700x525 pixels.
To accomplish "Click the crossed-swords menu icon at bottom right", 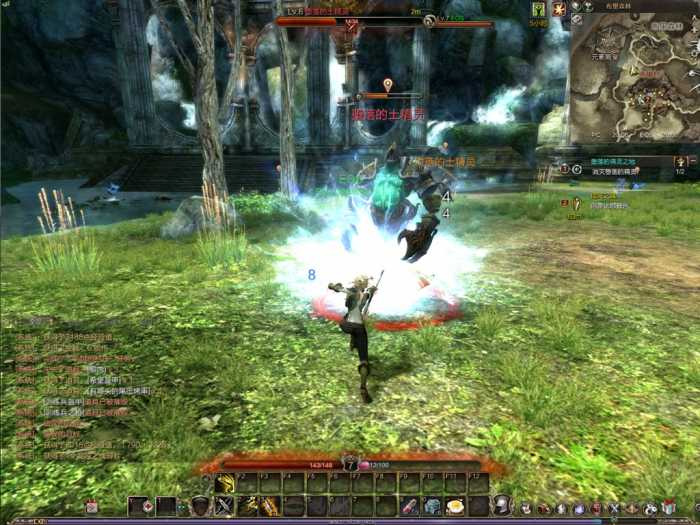I will coord(615,508).
